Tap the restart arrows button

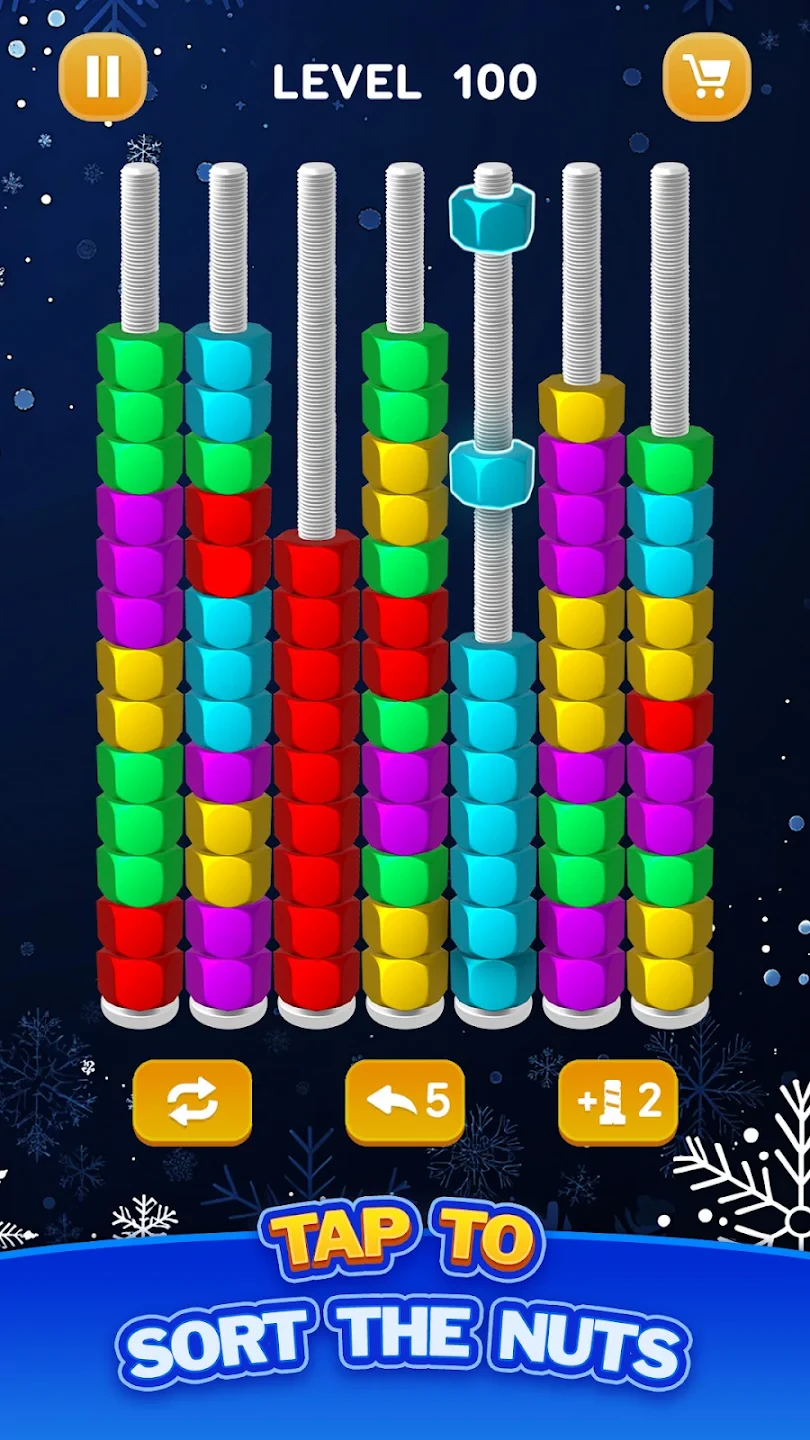pyautogui.click(x=192, y=1102)
